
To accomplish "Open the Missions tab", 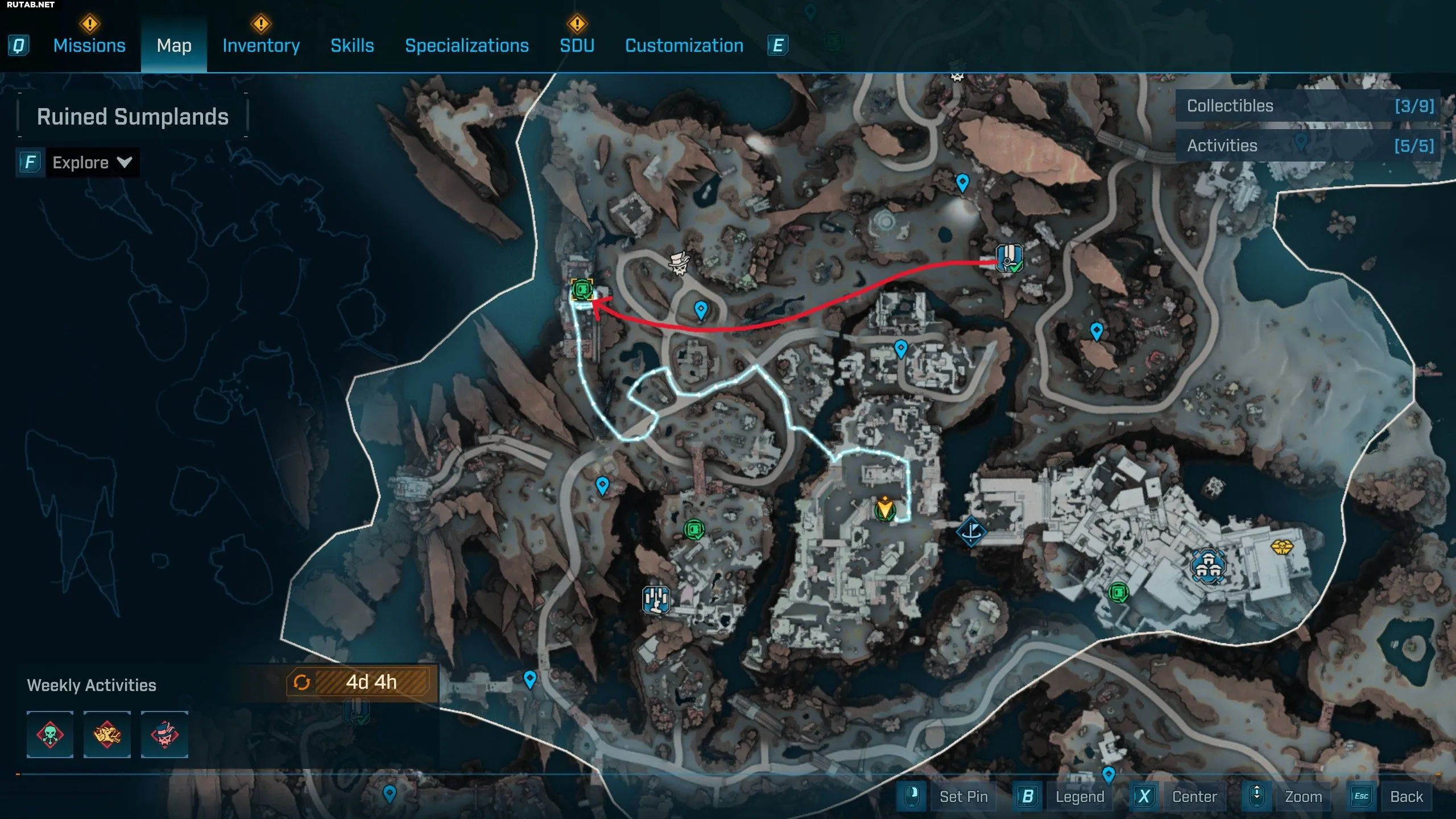I will [x=89, y=45].
